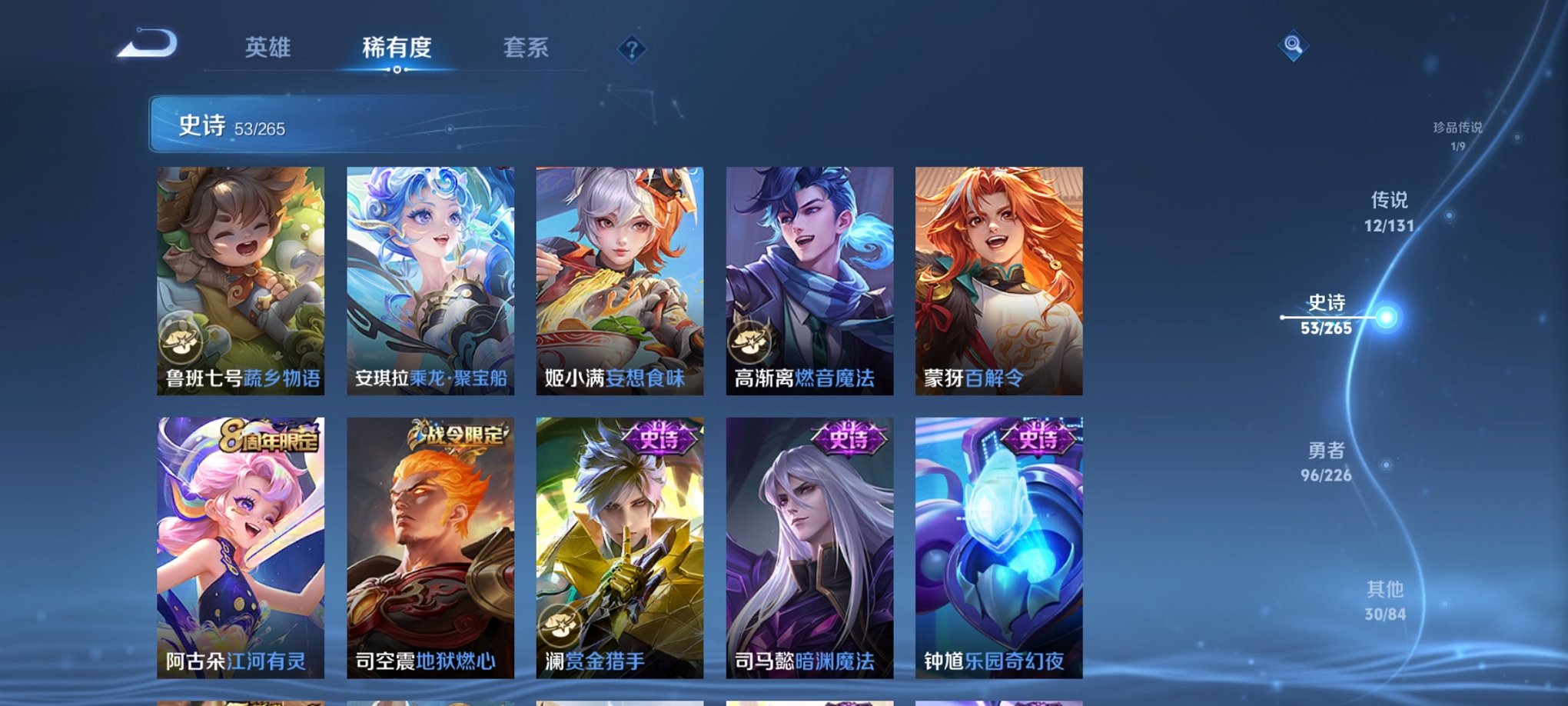This screenshot has height=706, width=1568.
Task: Switch to the 套系 tab
Action: tap(526, 48)
